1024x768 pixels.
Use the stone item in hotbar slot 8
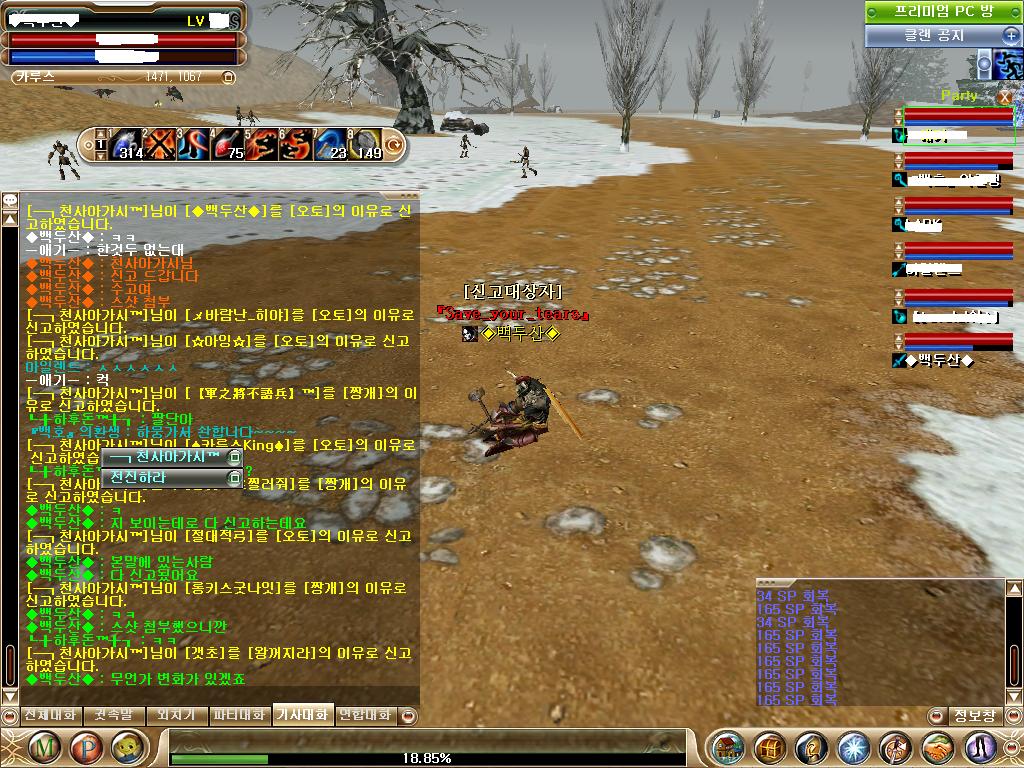pos(366,145)
